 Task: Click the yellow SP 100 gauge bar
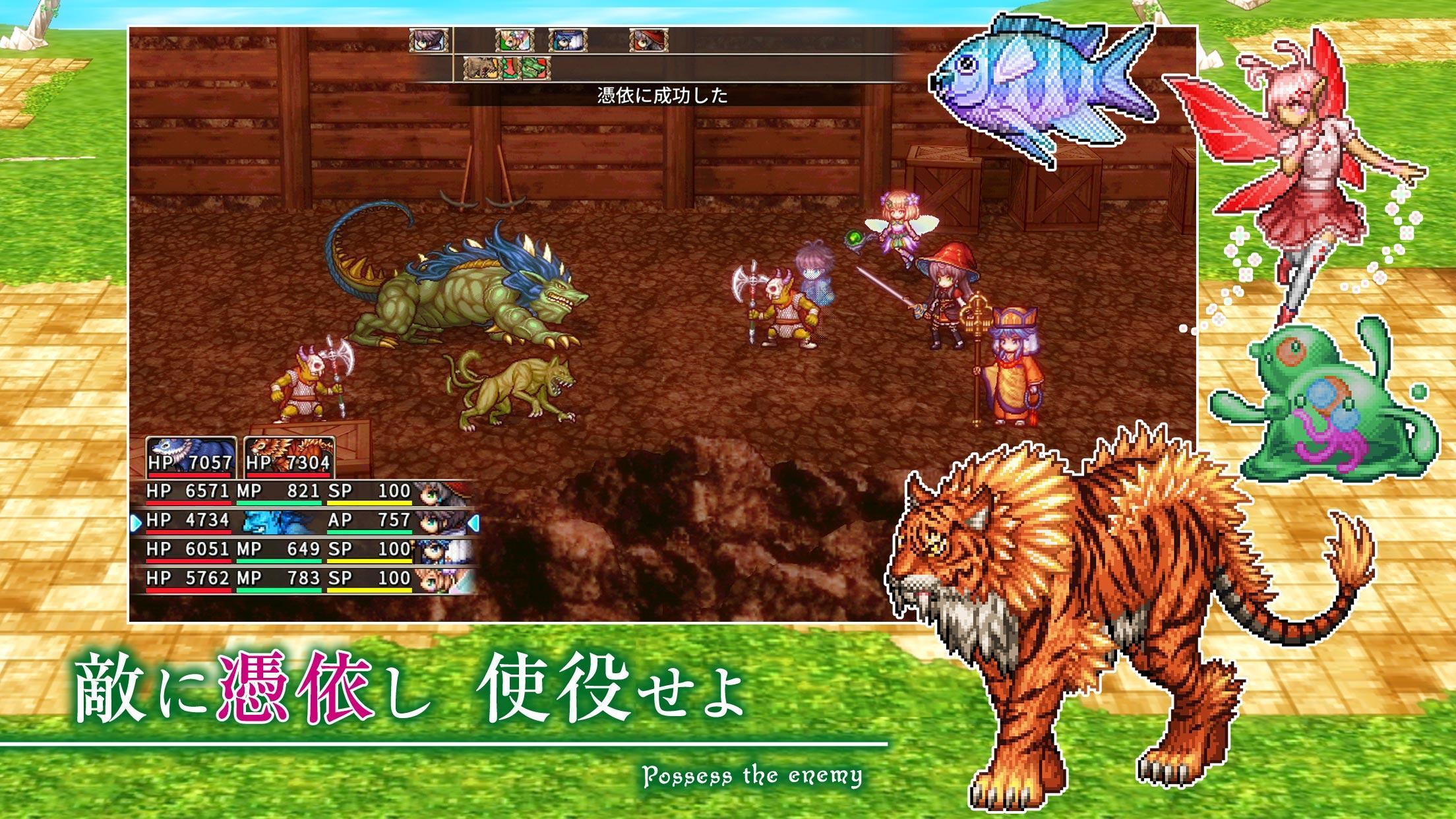point(369,502)
